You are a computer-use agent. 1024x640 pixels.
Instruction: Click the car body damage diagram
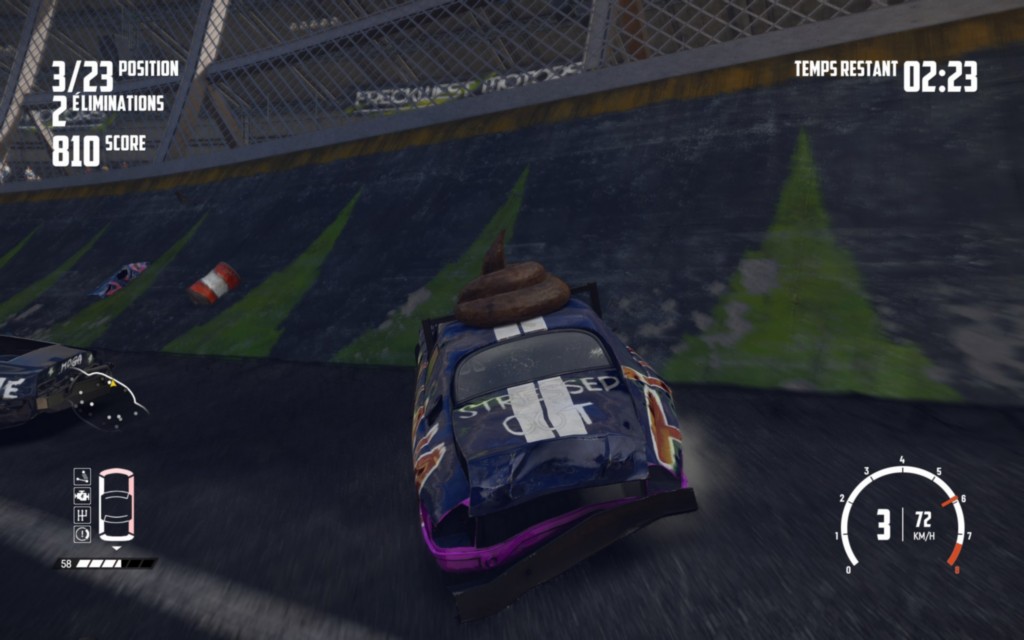tap(117, 504)
